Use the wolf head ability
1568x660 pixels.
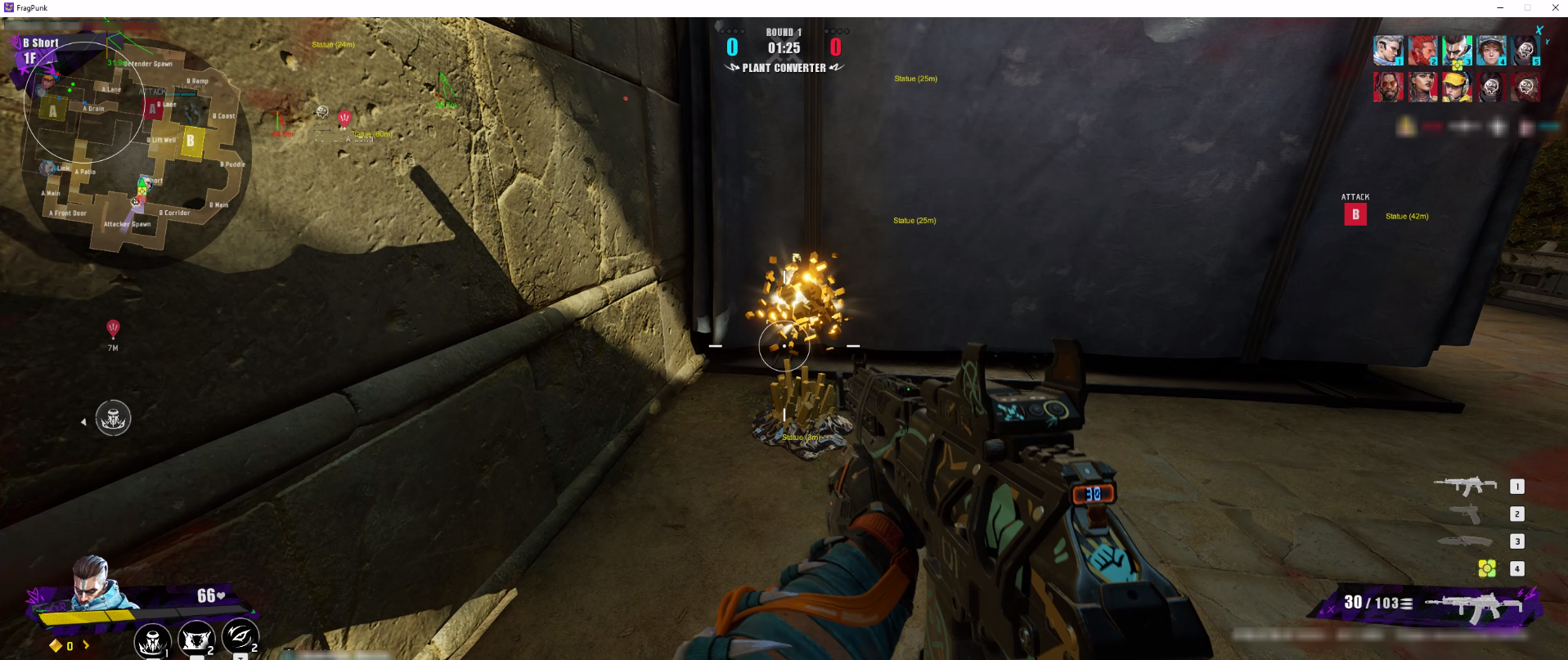point(196,639)
